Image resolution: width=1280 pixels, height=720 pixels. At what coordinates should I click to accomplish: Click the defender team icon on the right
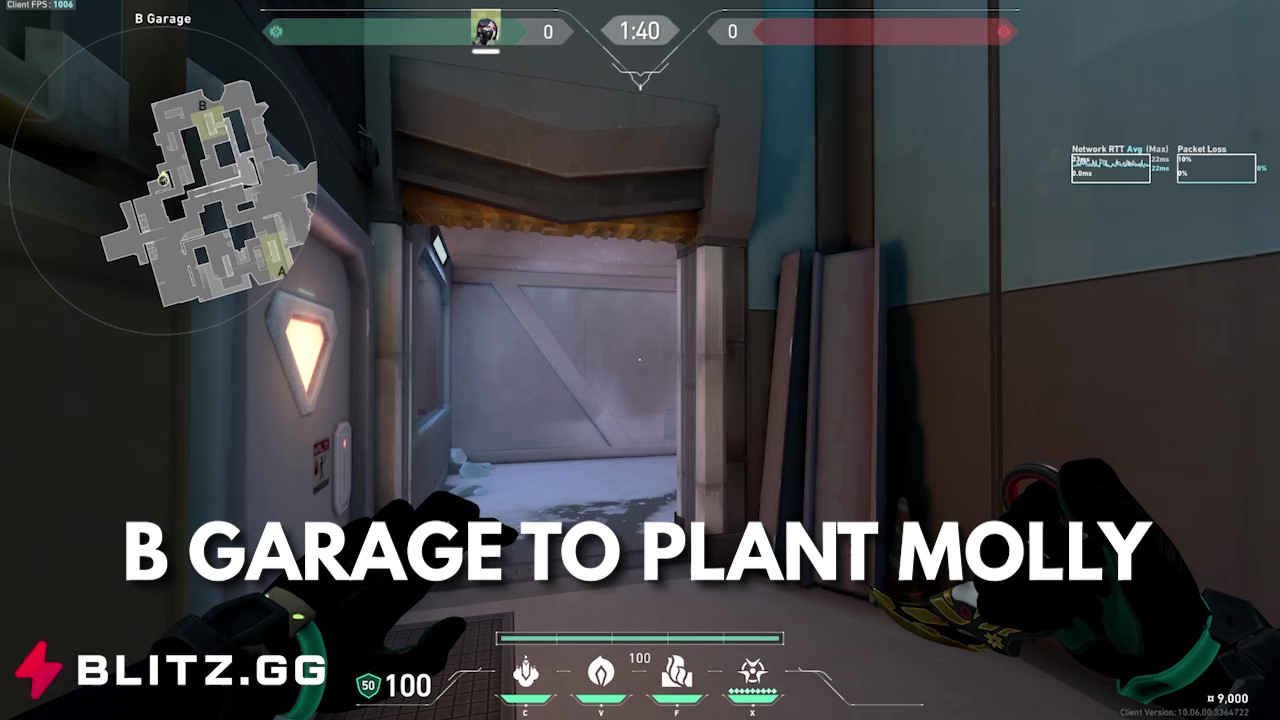1004,31
